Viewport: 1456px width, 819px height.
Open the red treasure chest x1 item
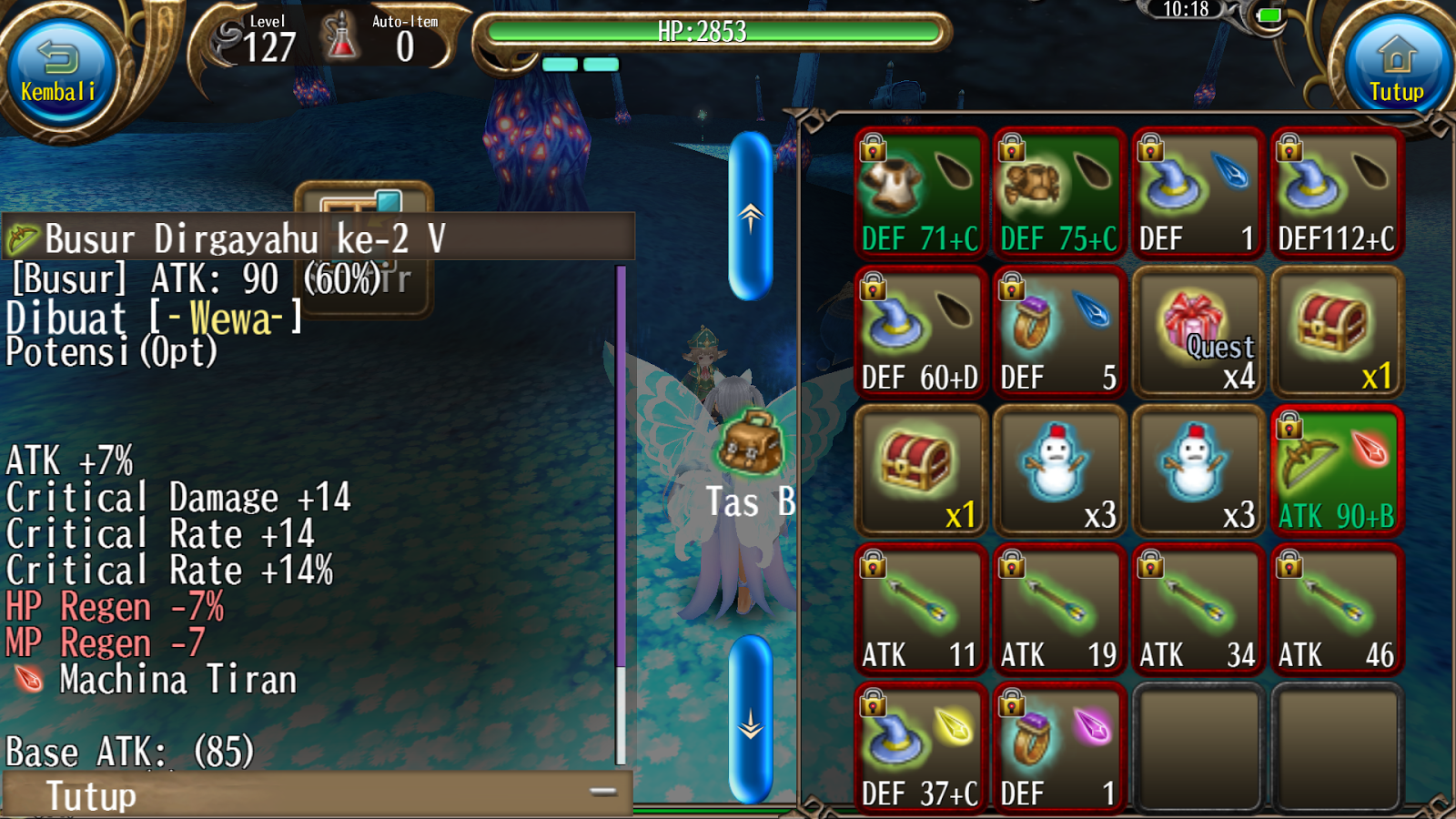[x=920, y=470]
